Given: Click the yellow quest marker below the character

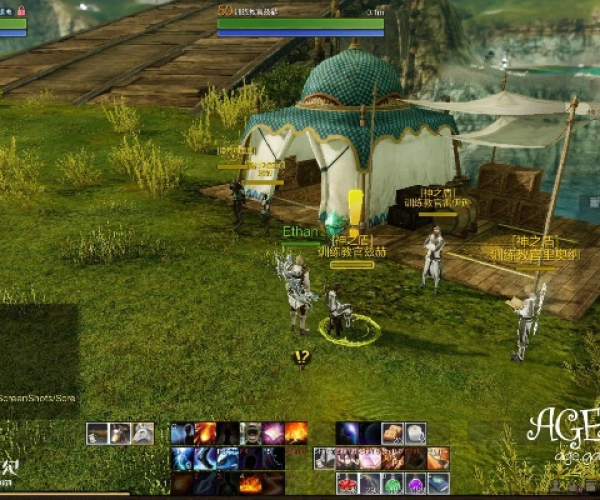Looking at the screenshot, I should [301, 356].
